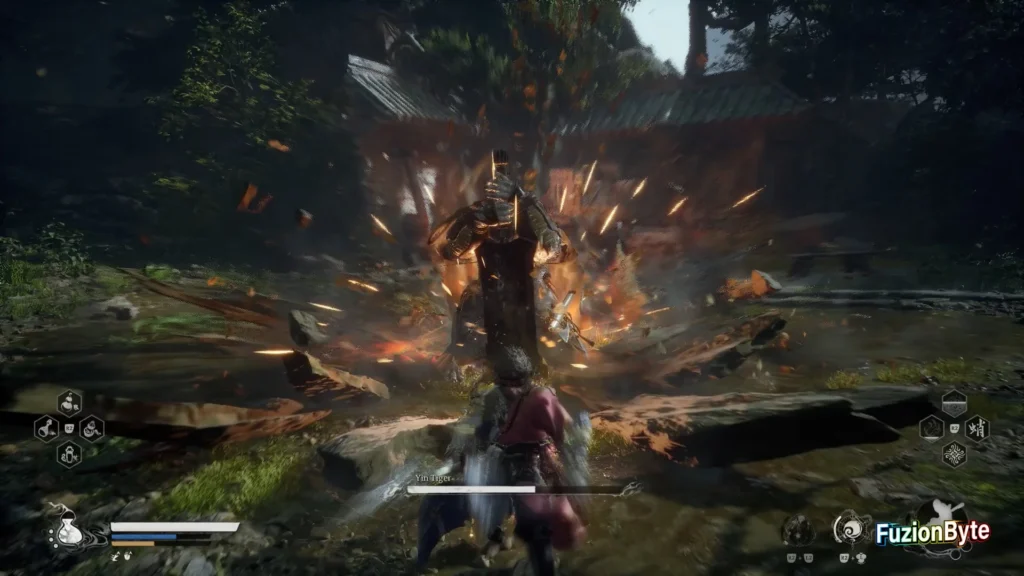
Task: Use the round flask item hexagon slot
Action: [x=46, y=430]
